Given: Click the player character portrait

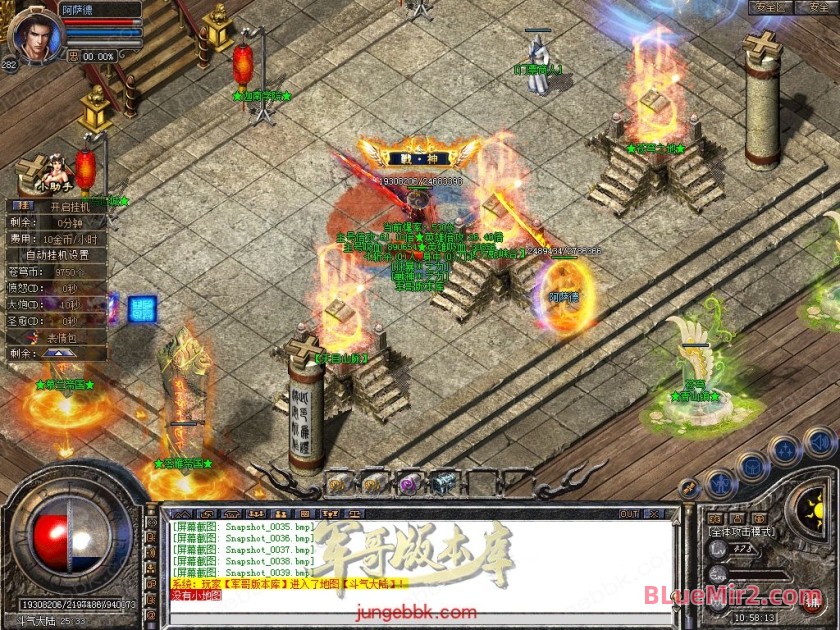Looking at the screenshot, I should pos(35,34).
